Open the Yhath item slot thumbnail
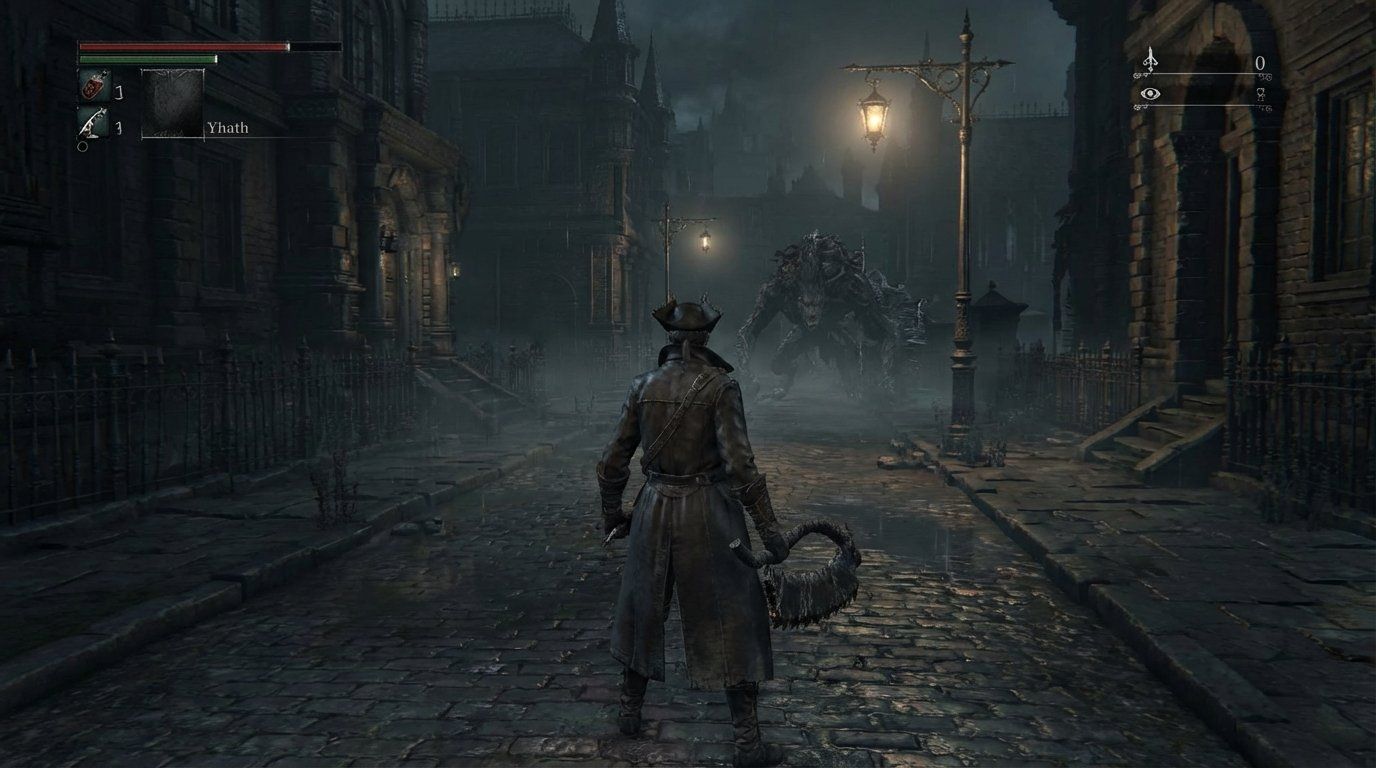1376x768 pixels. 172,103
